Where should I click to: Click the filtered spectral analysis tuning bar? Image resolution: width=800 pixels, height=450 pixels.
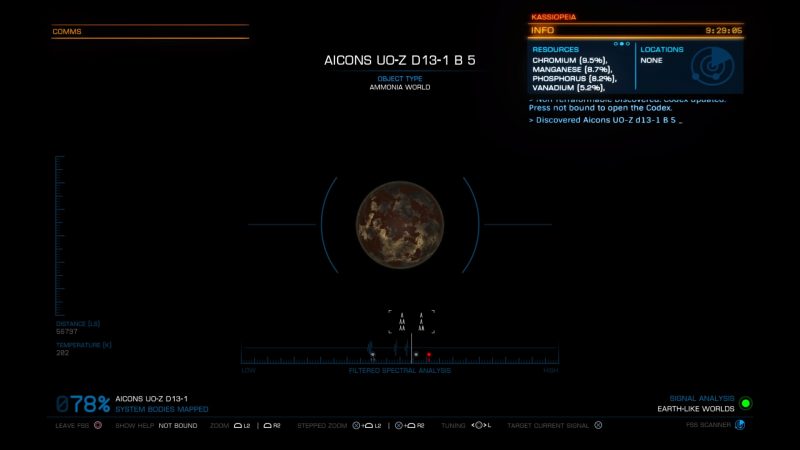[400, 356]
